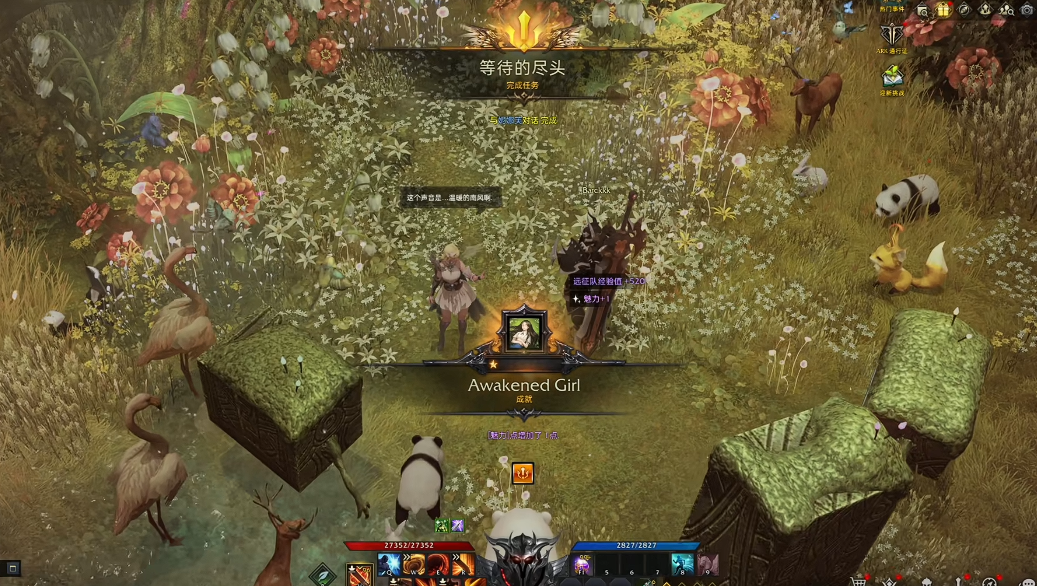Select the item in hotbar slot 9
Image resolution: width=1037 pixels, height=586 pixels.
point(707,565)
